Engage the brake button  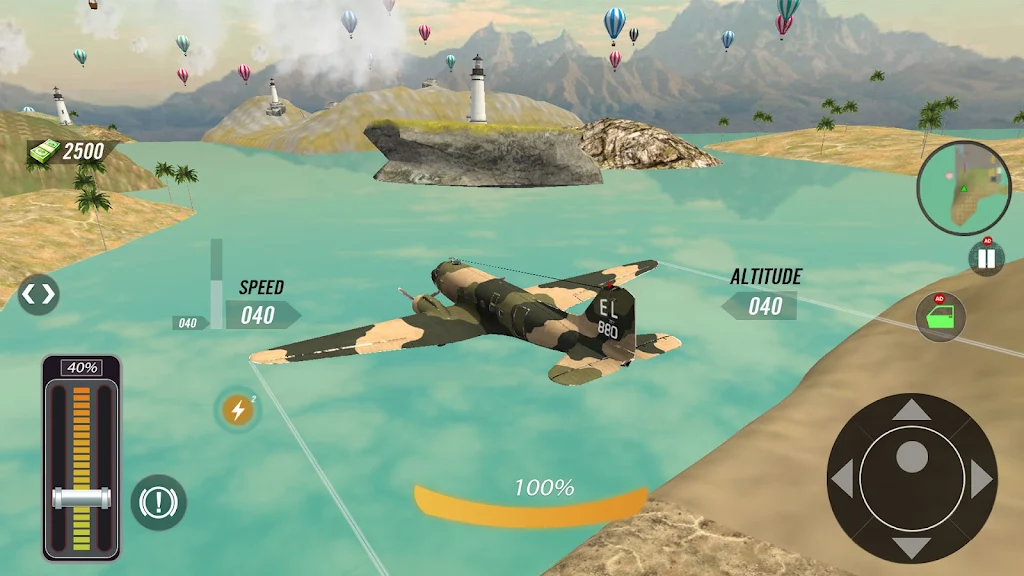click(x=158, y=502)
